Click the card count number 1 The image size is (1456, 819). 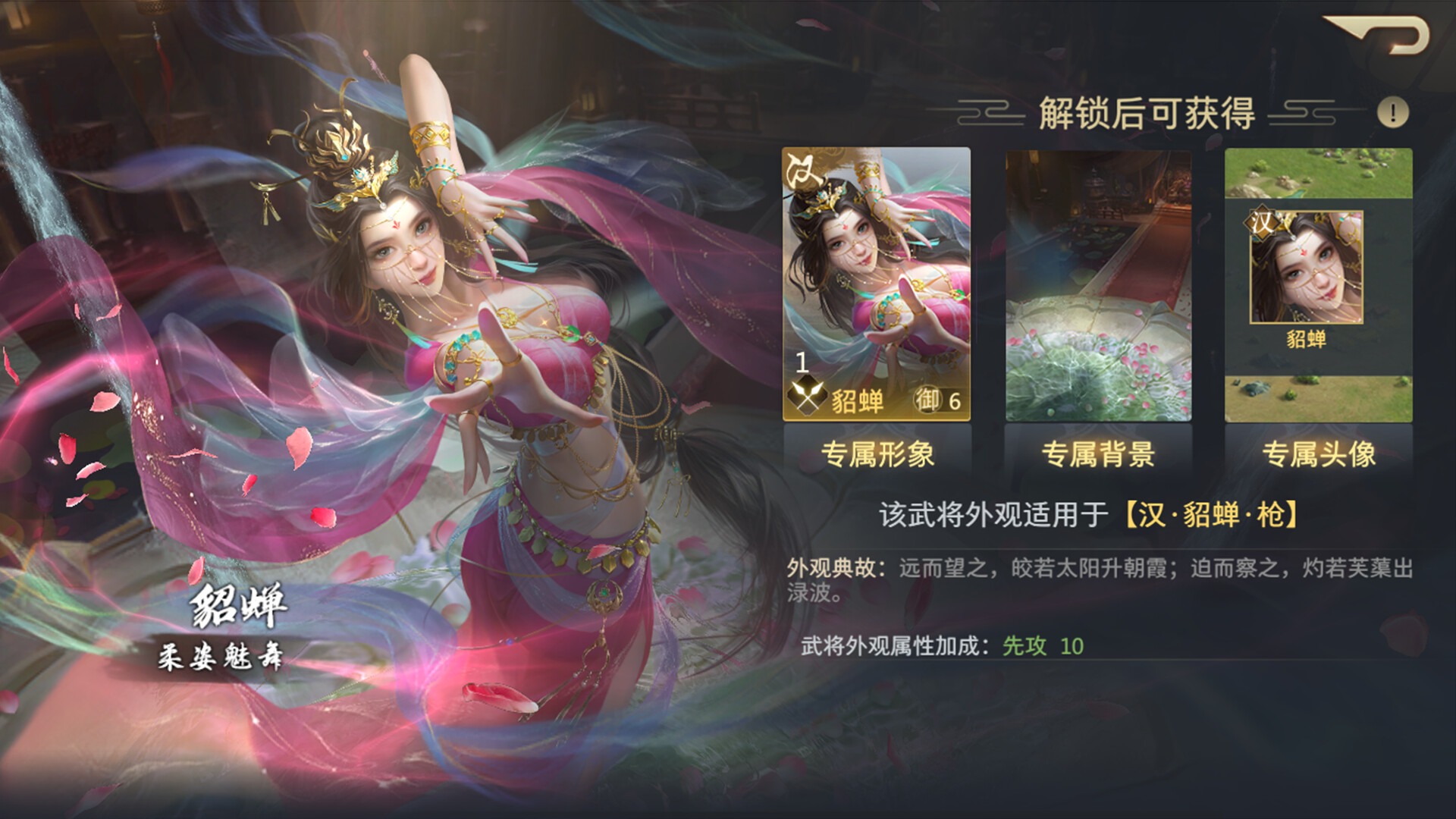click(802, 364)
